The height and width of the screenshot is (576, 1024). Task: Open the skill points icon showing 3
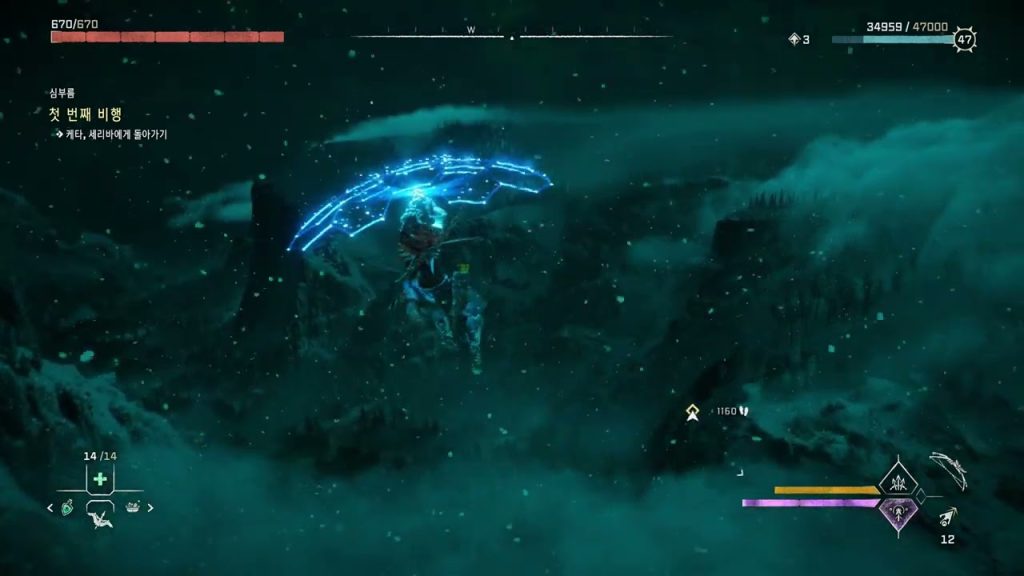pos(795,39)
